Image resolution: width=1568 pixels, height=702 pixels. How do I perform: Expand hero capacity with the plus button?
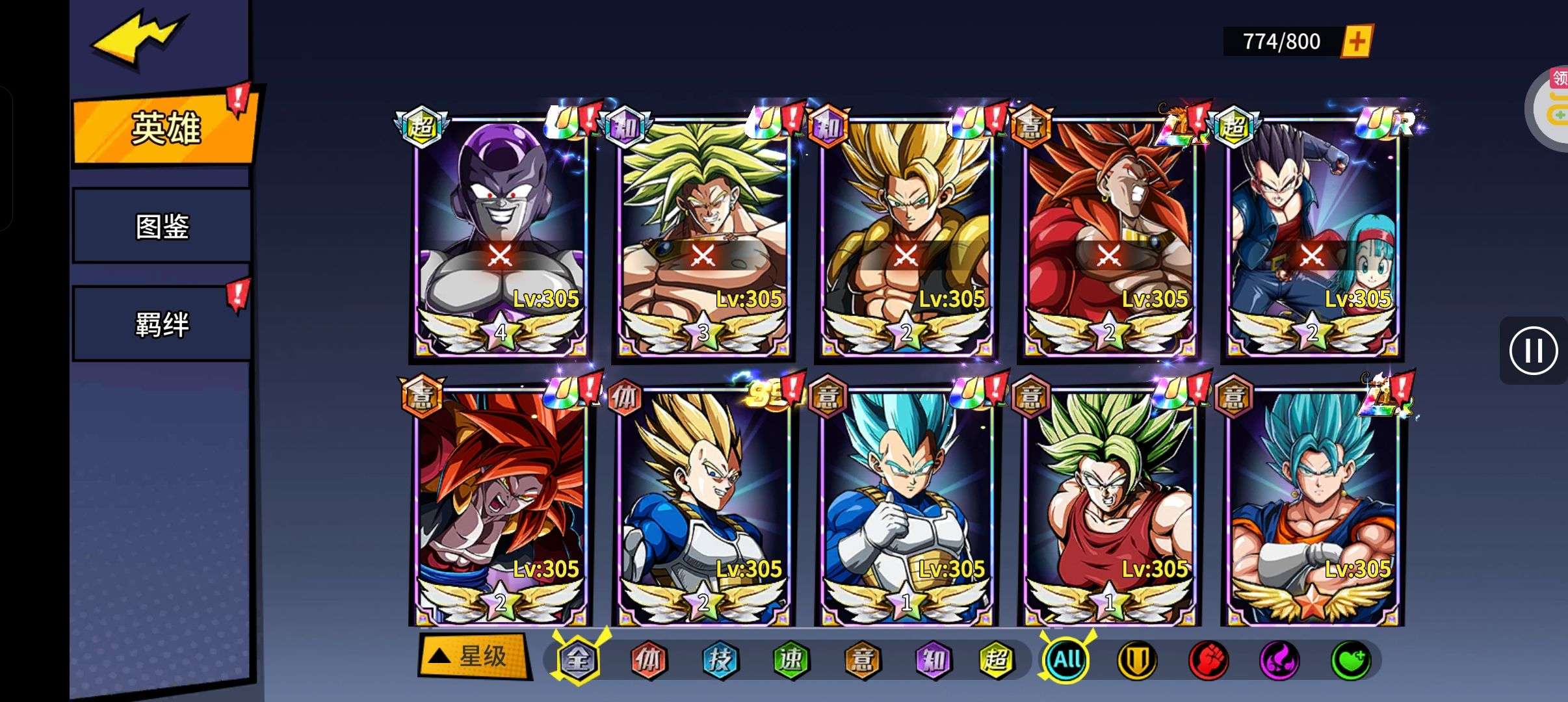coord(1357,42)
